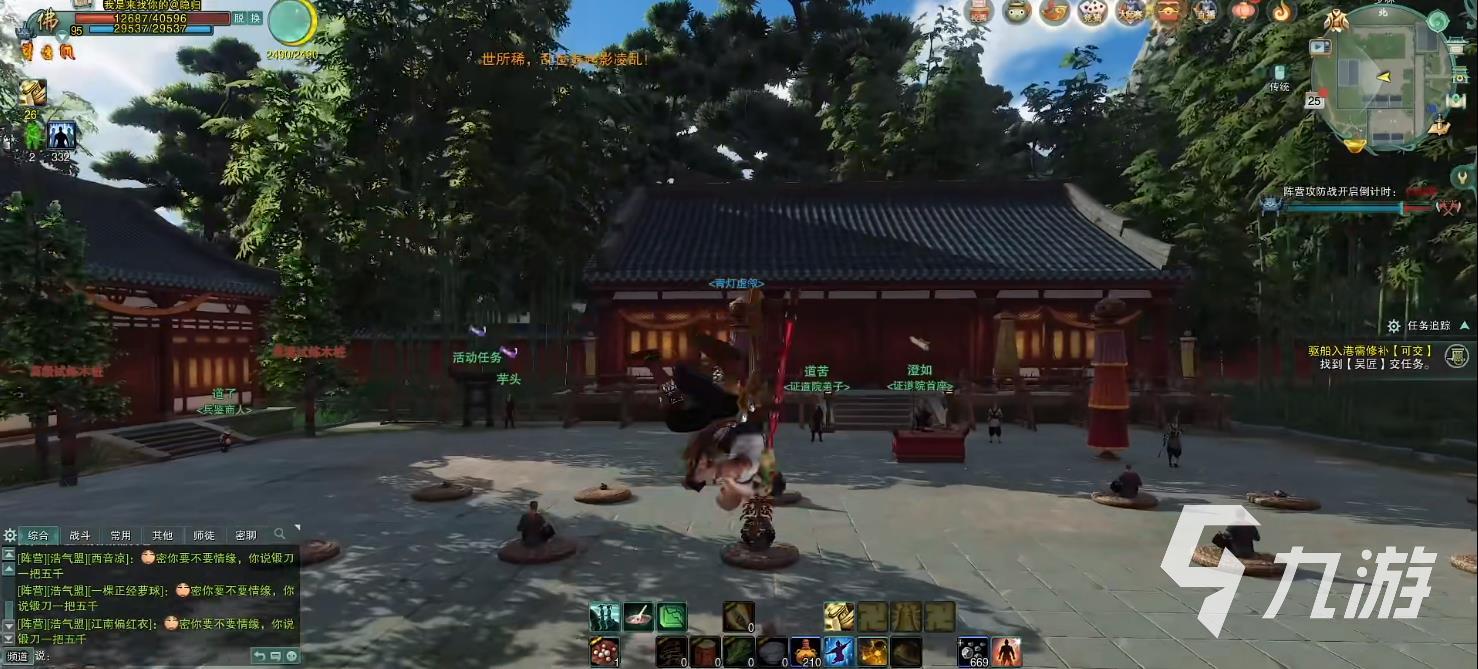Click the chat search magnifier icon
Image resolution: width=1478 pixels, height=669 pixels.
pyautogui.click(x=280, y=534)
